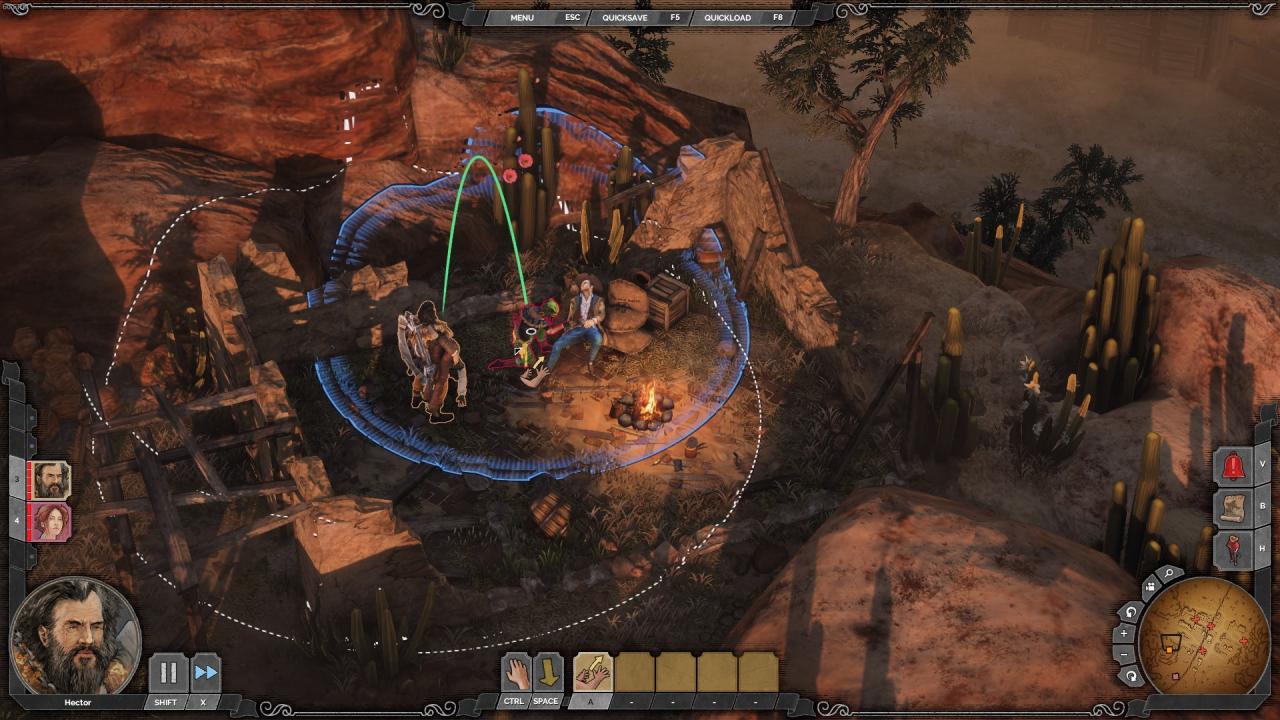Click the camera button beside the minimap
The image size is (1280, 720).
click(x=1149, y=588)
